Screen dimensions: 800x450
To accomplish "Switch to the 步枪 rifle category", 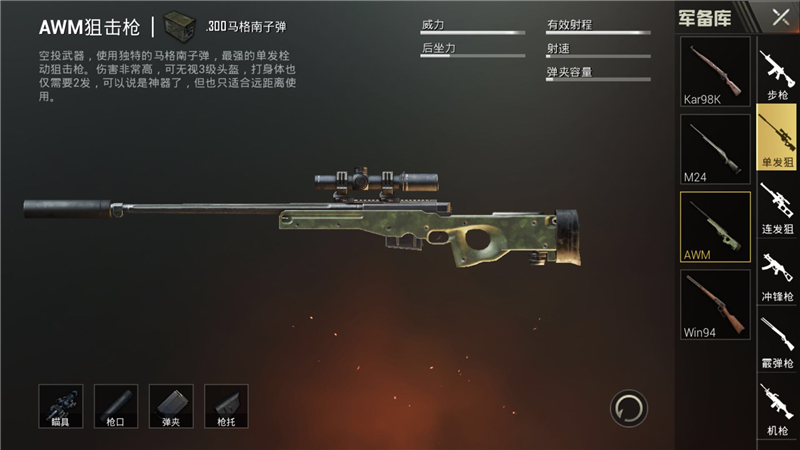I will click(x=777, y=73).
